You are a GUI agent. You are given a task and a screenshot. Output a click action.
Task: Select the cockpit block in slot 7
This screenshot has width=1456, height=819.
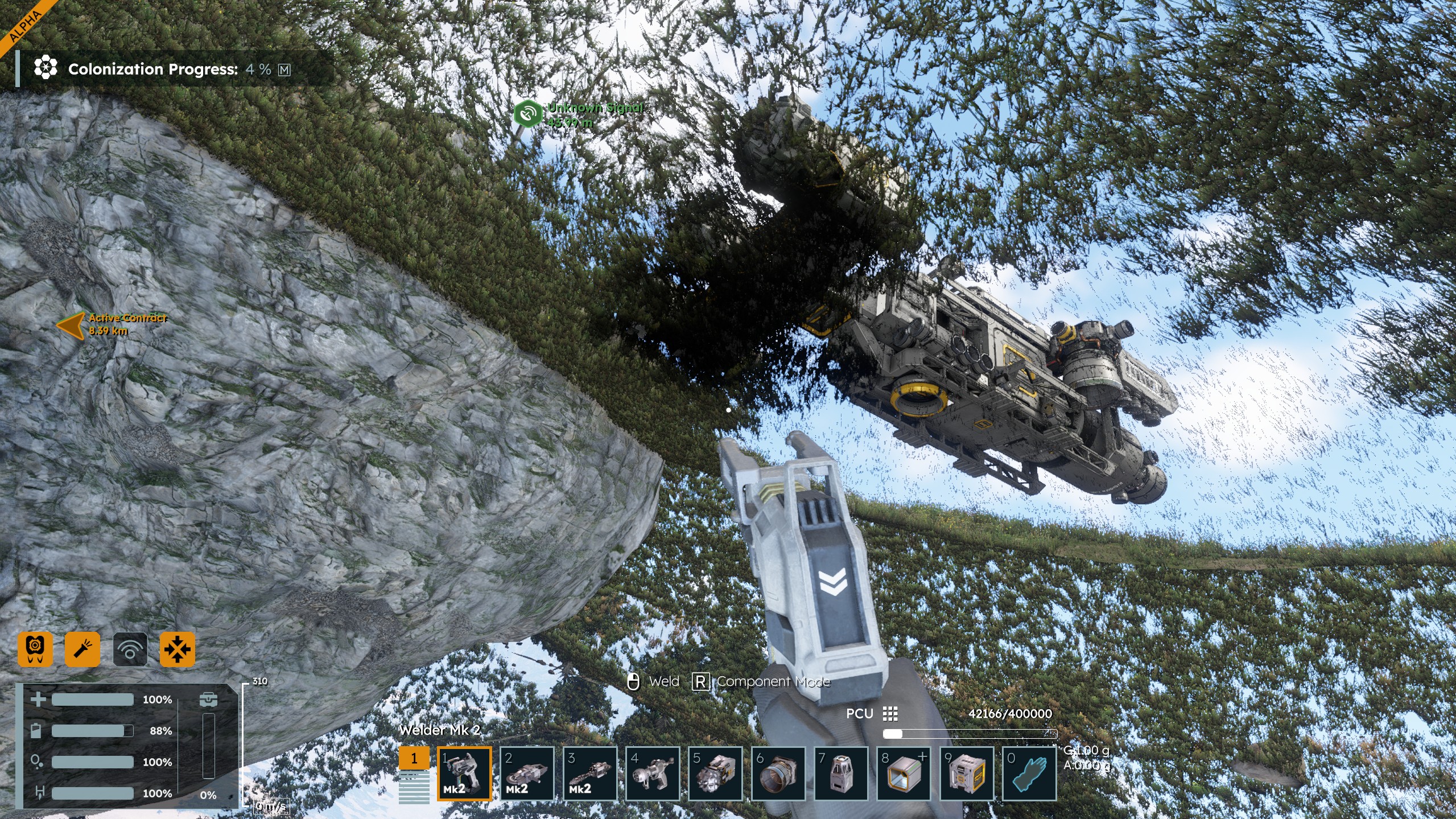841,773
